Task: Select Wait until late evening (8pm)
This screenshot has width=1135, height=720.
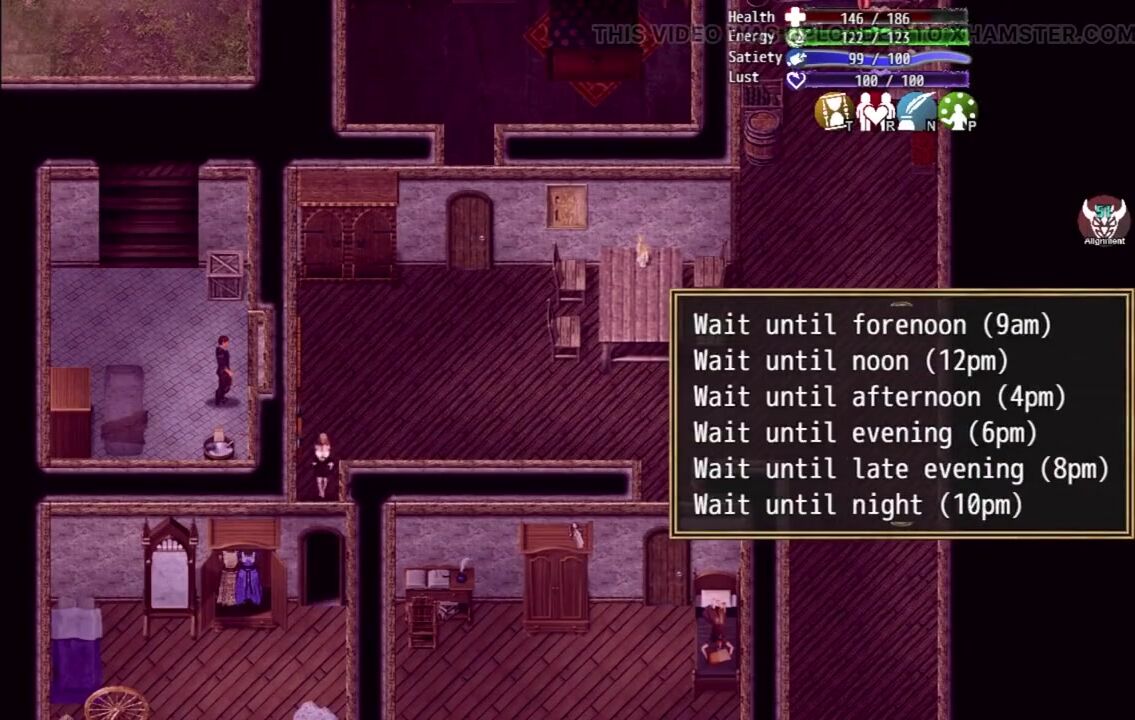Action: (x=901, y=469)
